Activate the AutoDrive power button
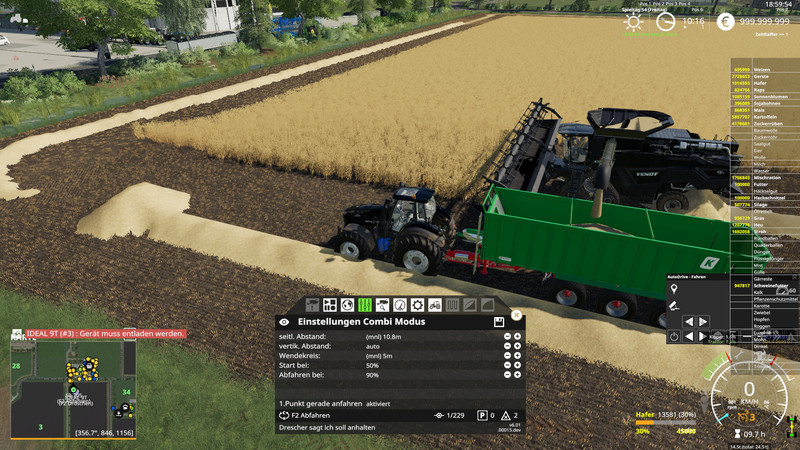Viewport: 800px width, 450px height. (x=674, y=336)
